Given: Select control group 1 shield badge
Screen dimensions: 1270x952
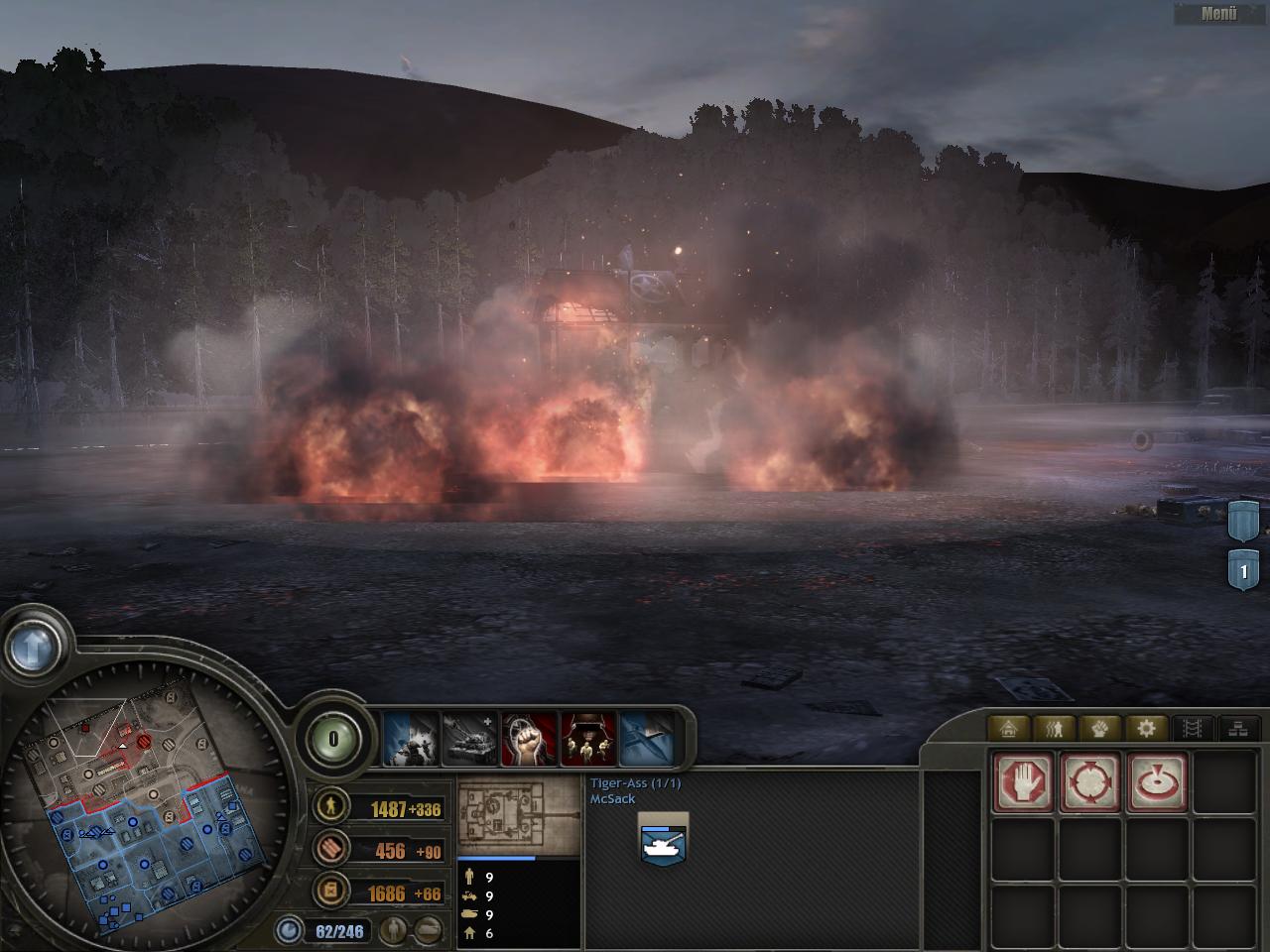Looking at the screenshot, I should click(1243, 572).
